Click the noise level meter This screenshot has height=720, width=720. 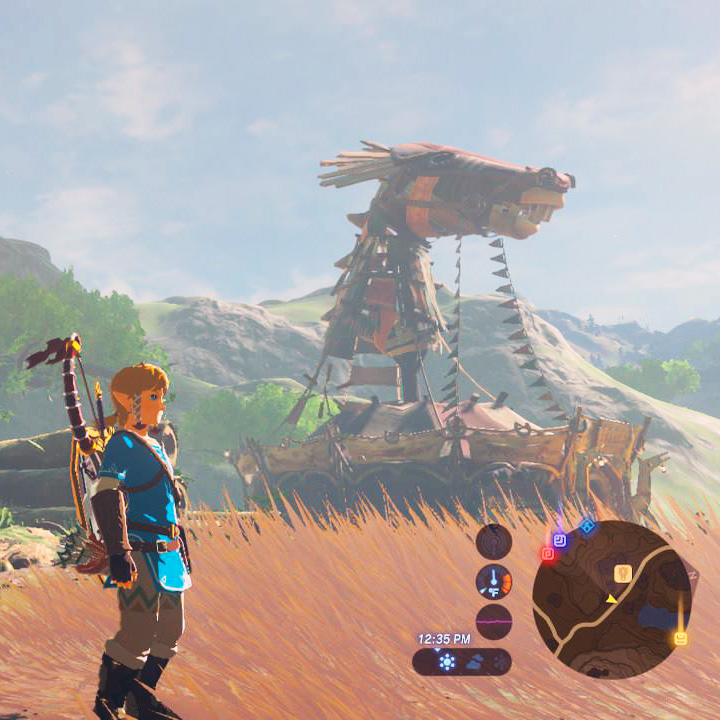493,621
